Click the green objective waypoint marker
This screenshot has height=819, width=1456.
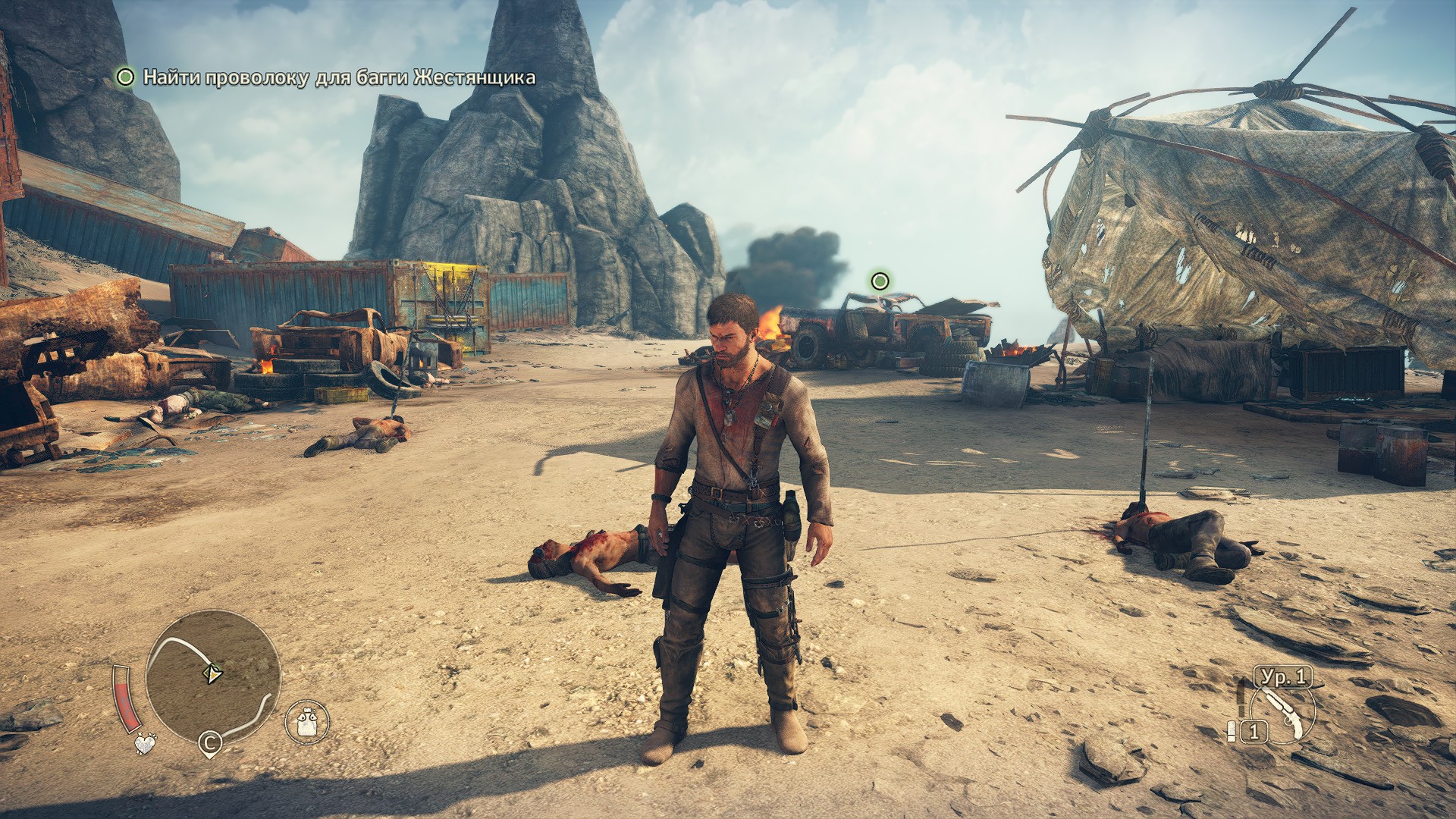(880, 281)
